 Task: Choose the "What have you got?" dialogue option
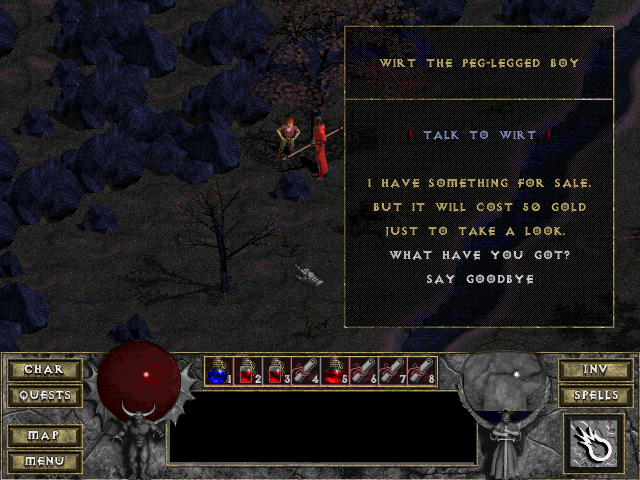[x=477, y=255]
